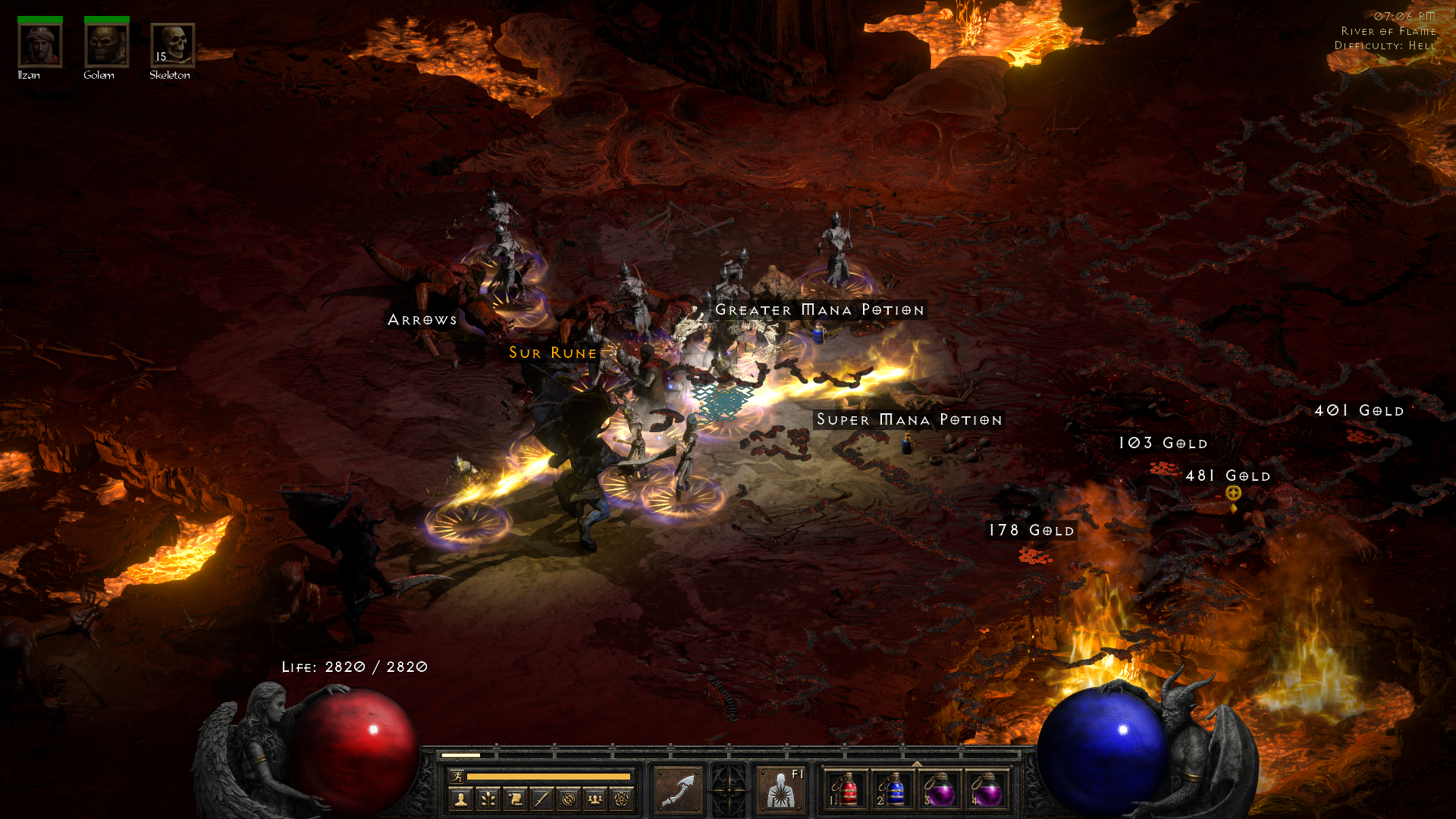1456x819 pixels.
Task: Toggle the Automap via its mini panel icon
Action: pos(567,799)
